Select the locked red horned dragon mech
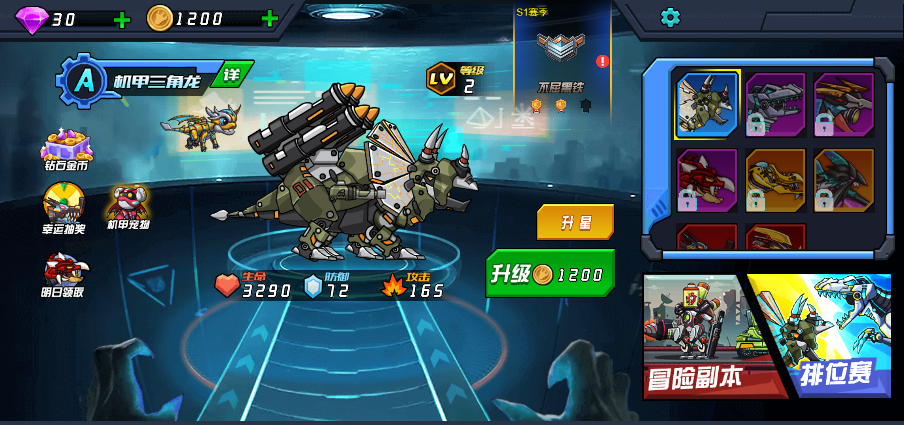The image size is (904, 425). (707, 180)
